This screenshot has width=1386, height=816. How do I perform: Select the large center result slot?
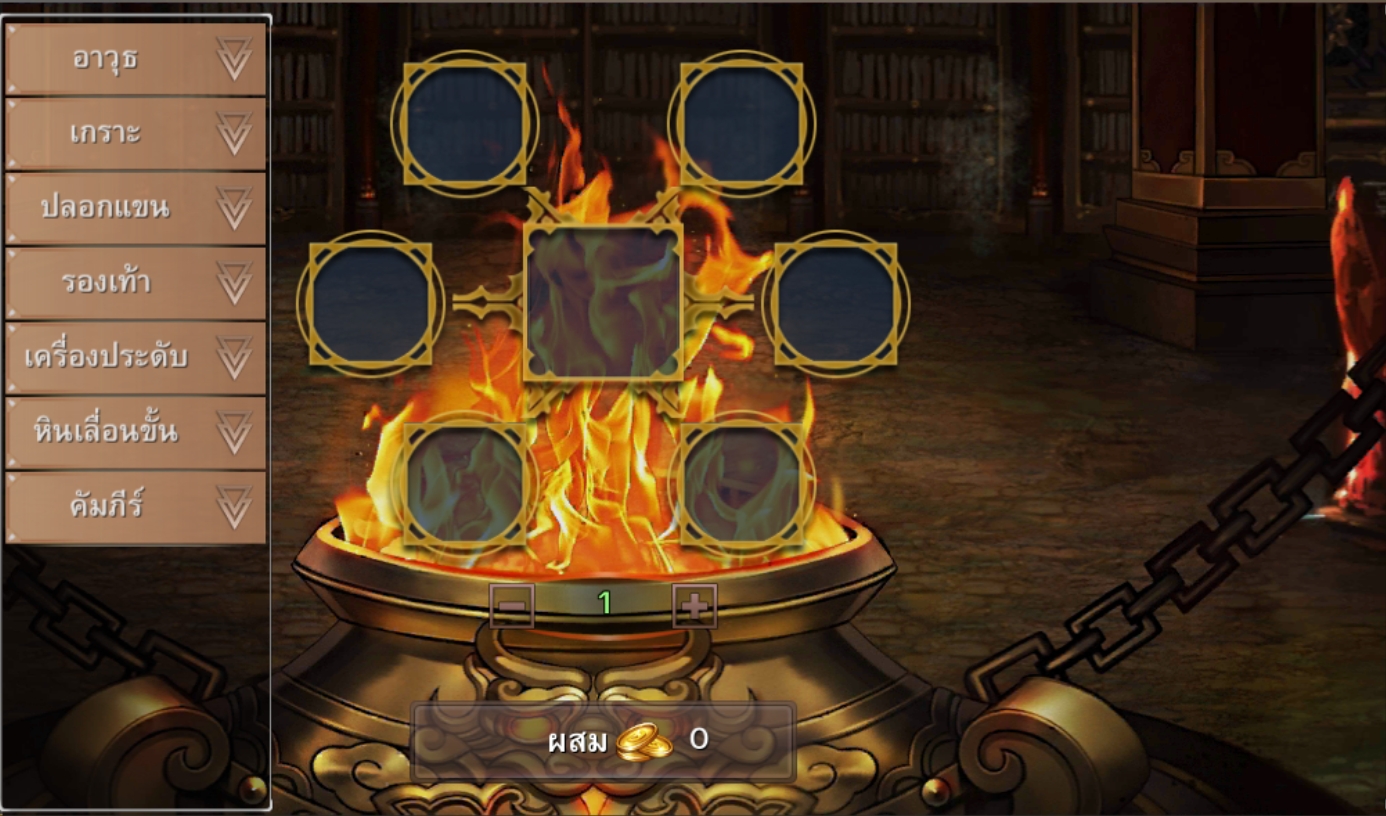tap(603, 302)
